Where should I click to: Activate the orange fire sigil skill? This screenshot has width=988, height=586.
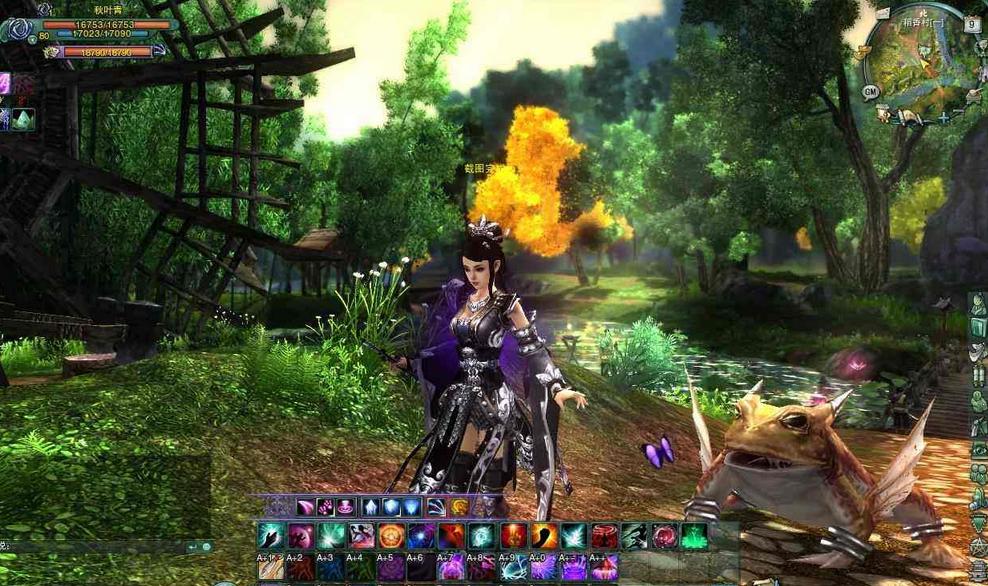tap(391, 537)
